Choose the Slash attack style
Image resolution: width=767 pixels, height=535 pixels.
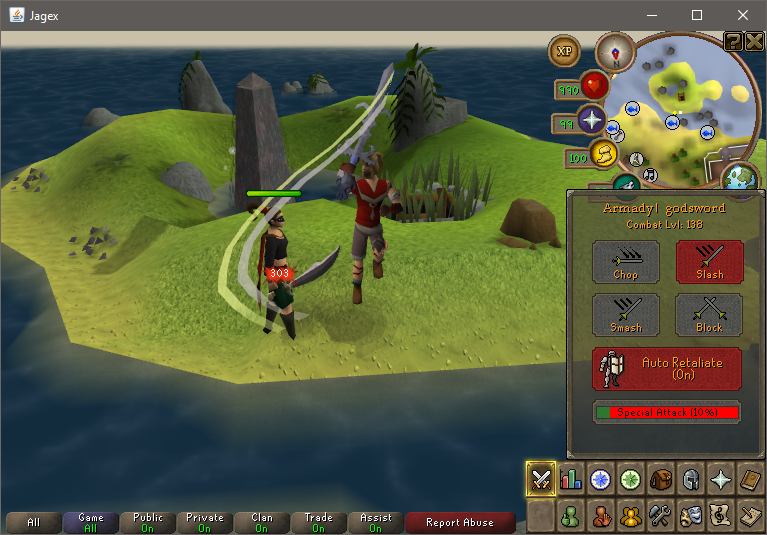pyautogui.click(x=709, y=261)
